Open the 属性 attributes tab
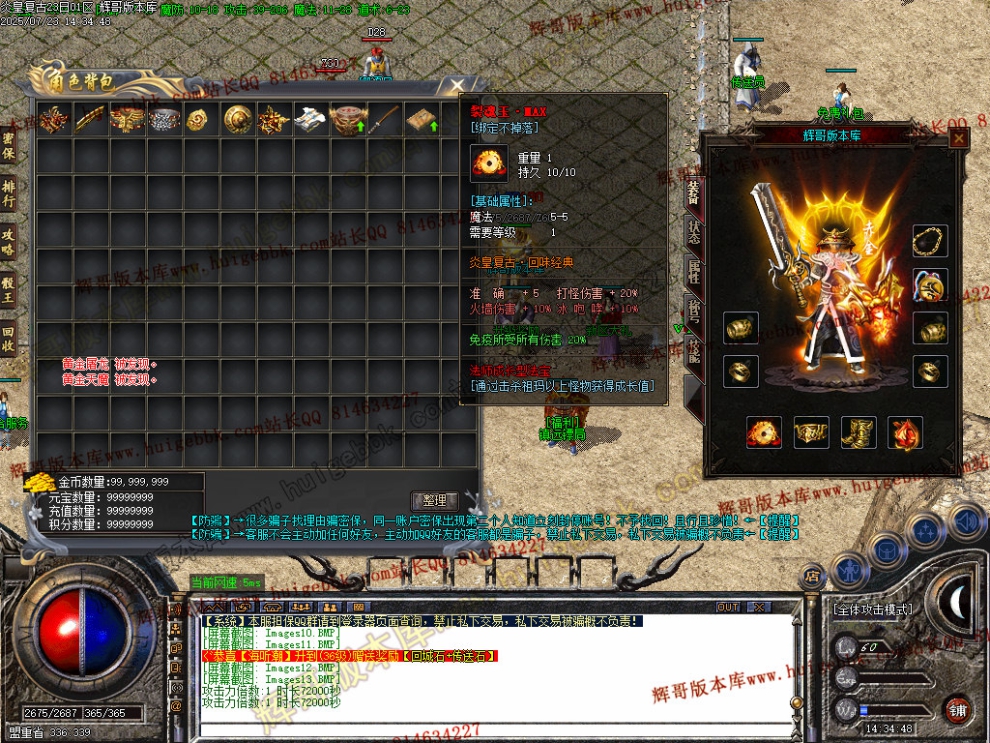 point(693,270)
